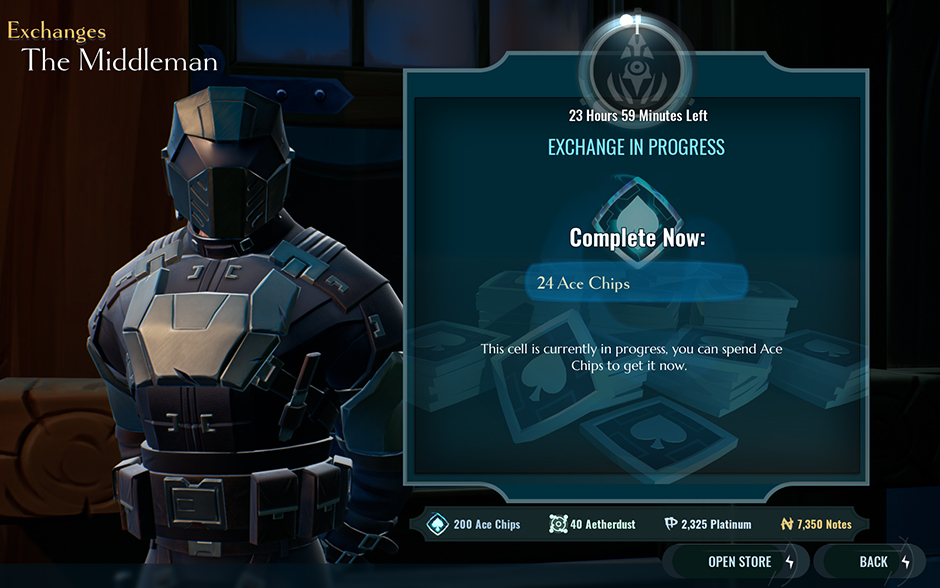Viewport: 940px width, 588px height.
Task: Spend 24 Ace Chips to complete exchange
Action: click(636, 283)
